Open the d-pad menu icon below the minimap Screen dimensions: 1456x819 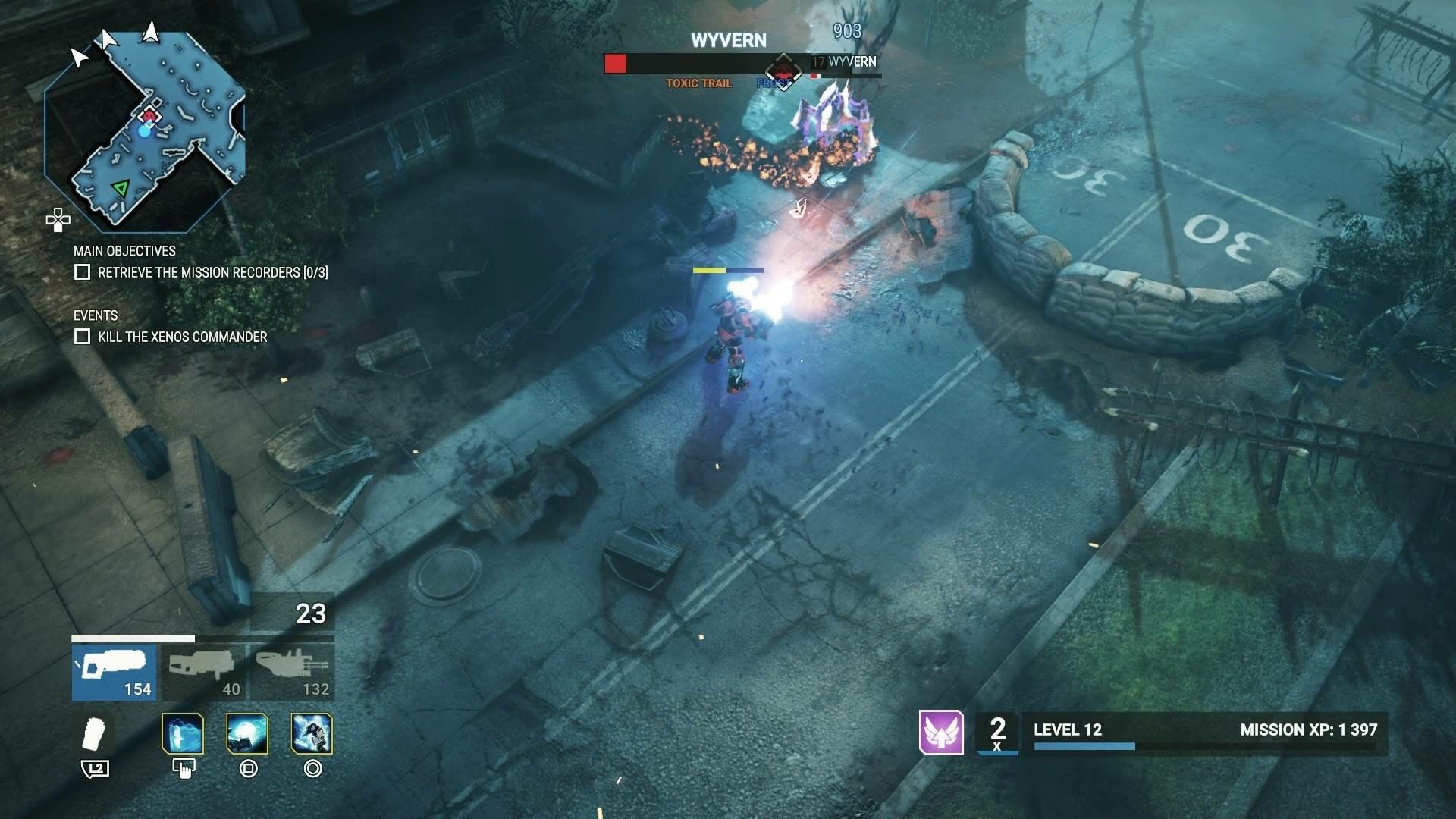pyautogui.click(x=58, y=221)
